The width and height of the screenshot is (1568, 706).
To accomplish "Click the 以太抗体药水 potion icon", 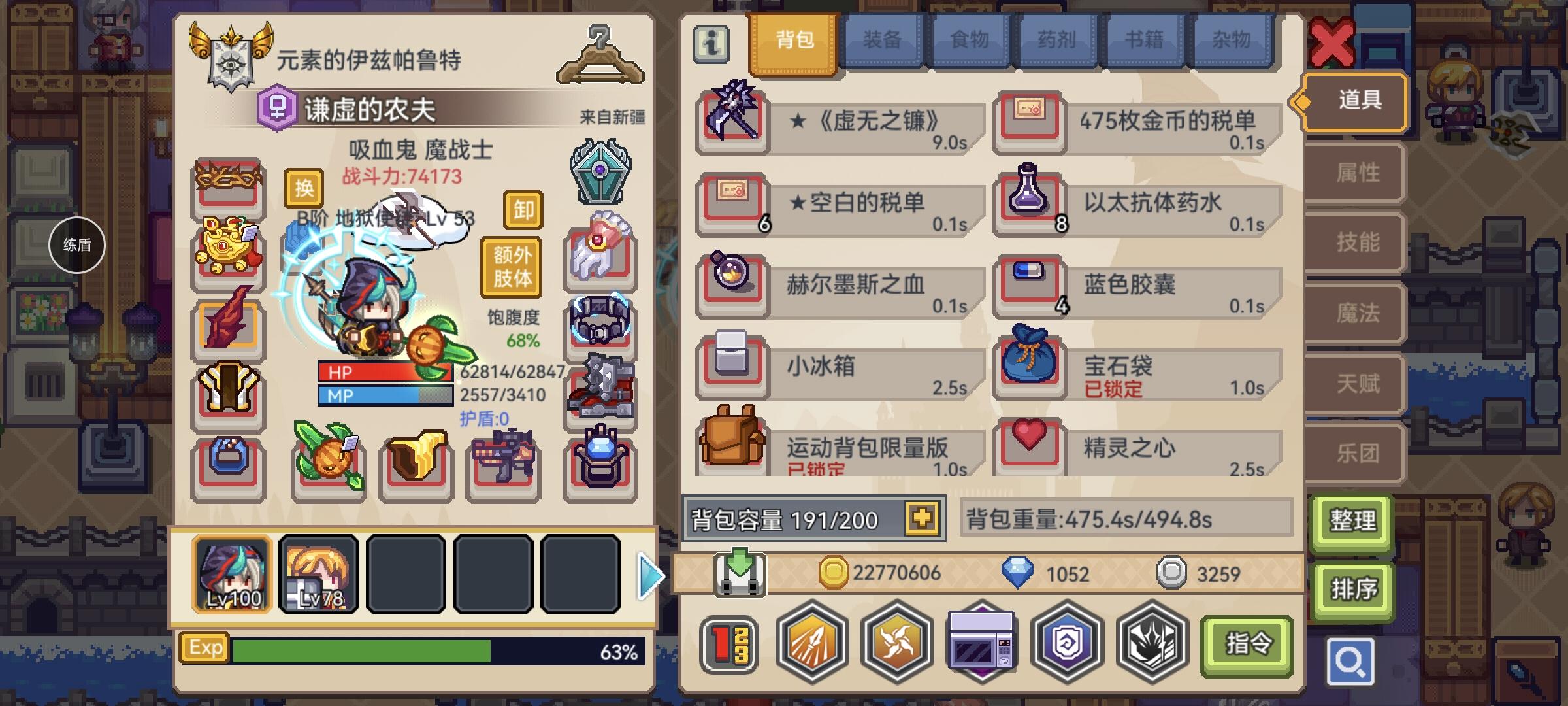I will click(1029, 203).
